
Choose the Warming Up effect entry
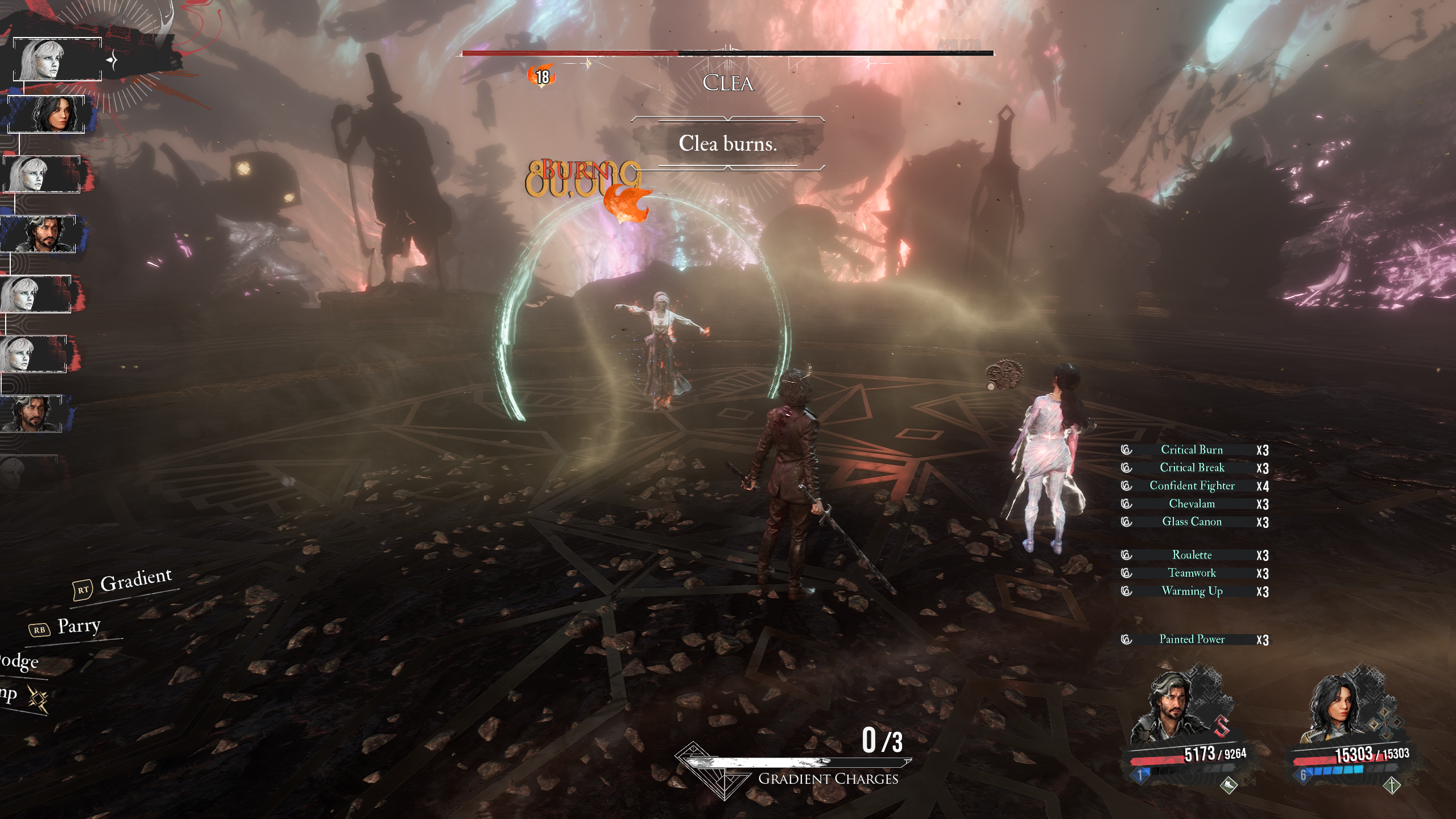coord(1192,591)
